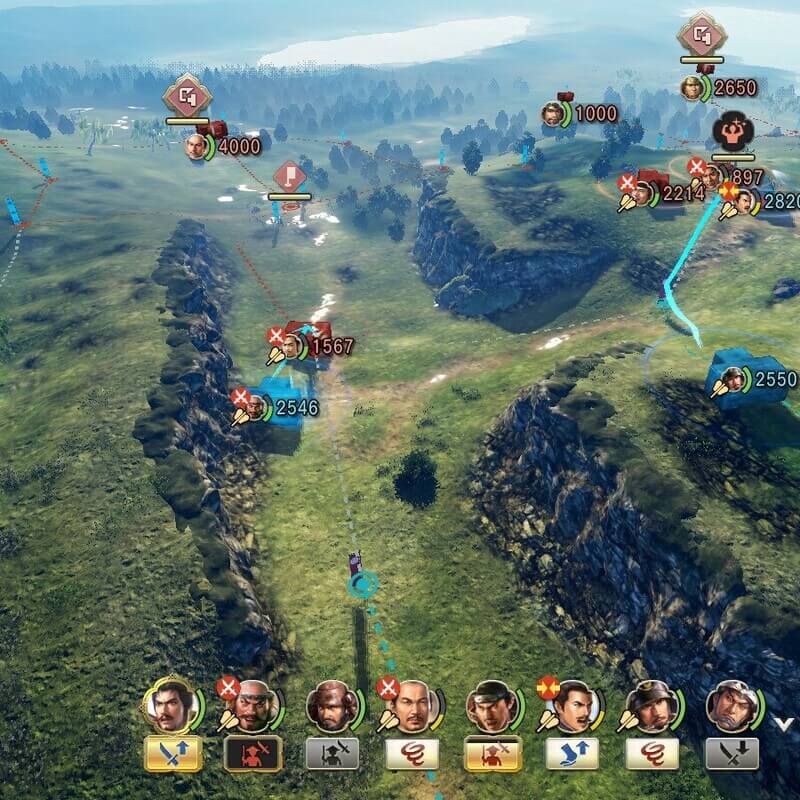Activate the gold sword-and-arrow tactic button
The width and height of the screenshot is (800, 800).
(x=172, y=753)
